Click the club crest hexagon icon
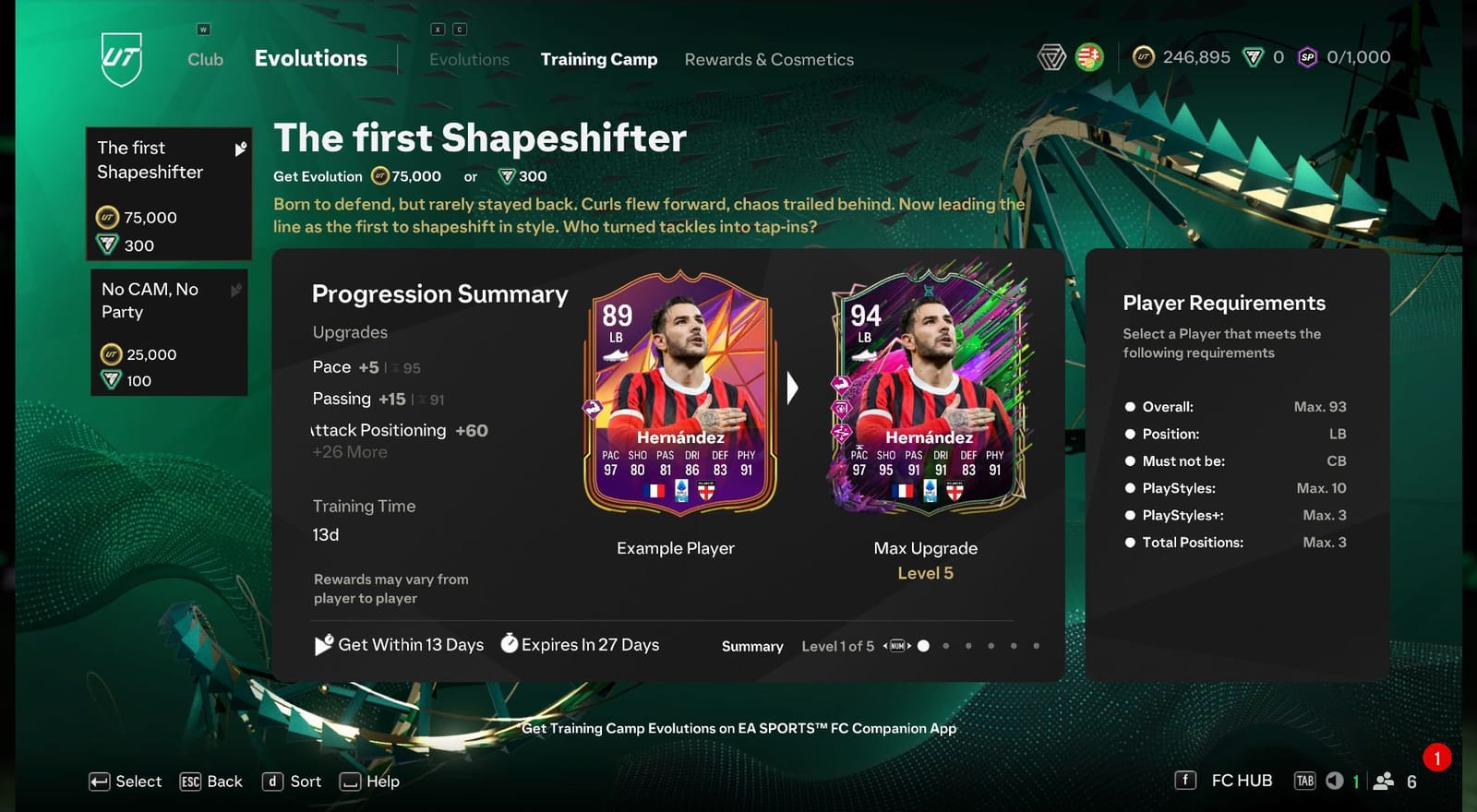This screenshot has height=812, width=1477. point(1051,55)
